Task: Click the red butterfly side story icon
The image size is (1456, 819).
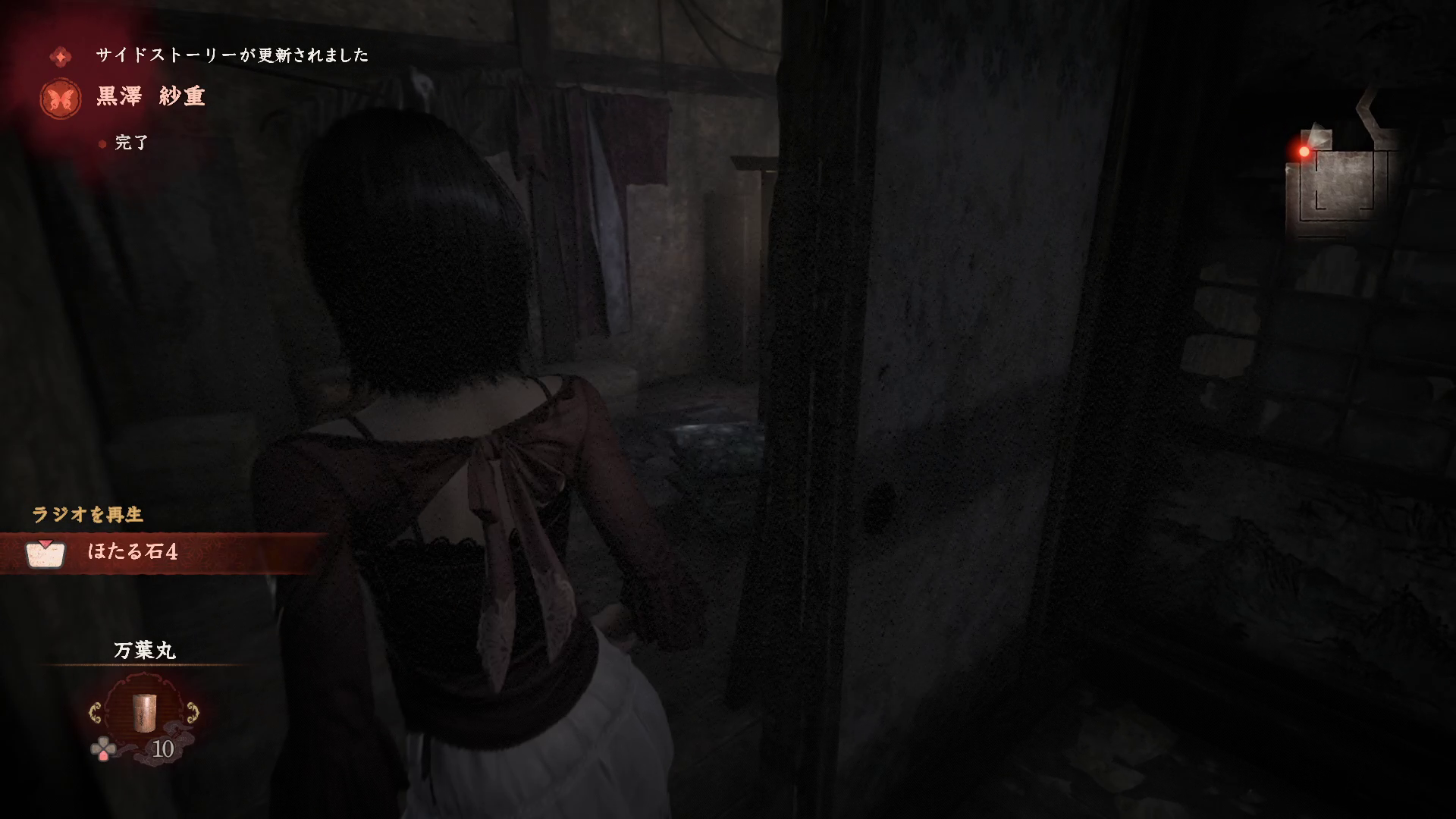Action: (61, 99)
